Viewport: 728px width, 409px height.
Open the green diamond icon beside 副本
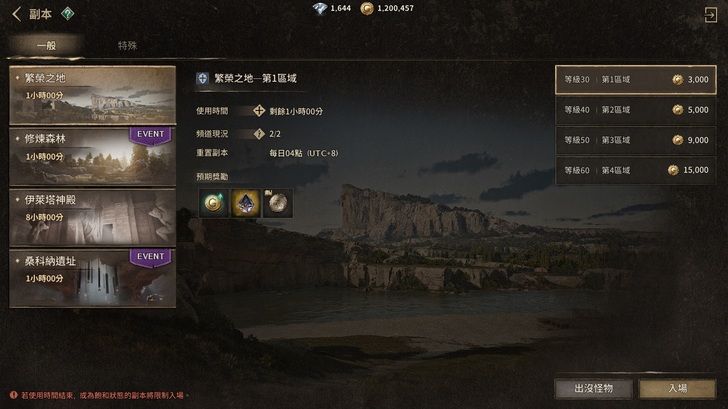[x=66, y=13]
